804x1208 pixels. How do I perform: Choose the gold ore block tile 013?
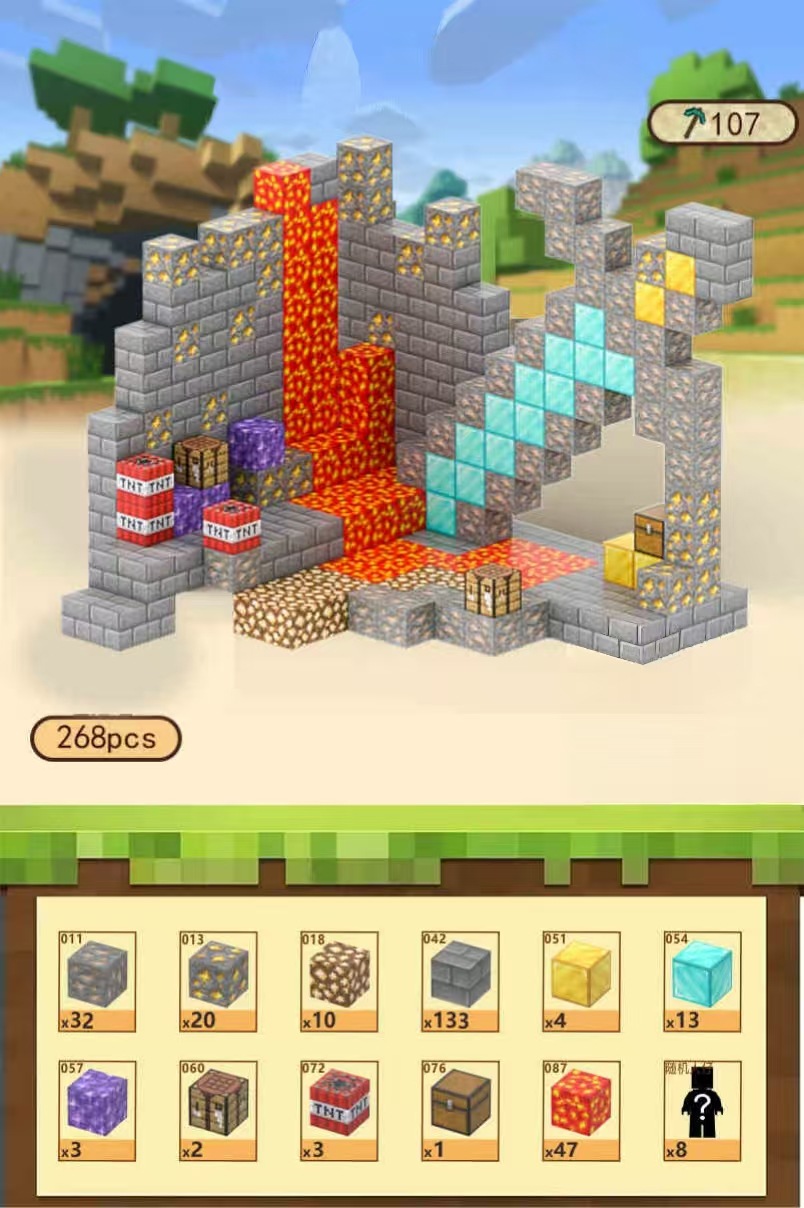pos(218,980)
